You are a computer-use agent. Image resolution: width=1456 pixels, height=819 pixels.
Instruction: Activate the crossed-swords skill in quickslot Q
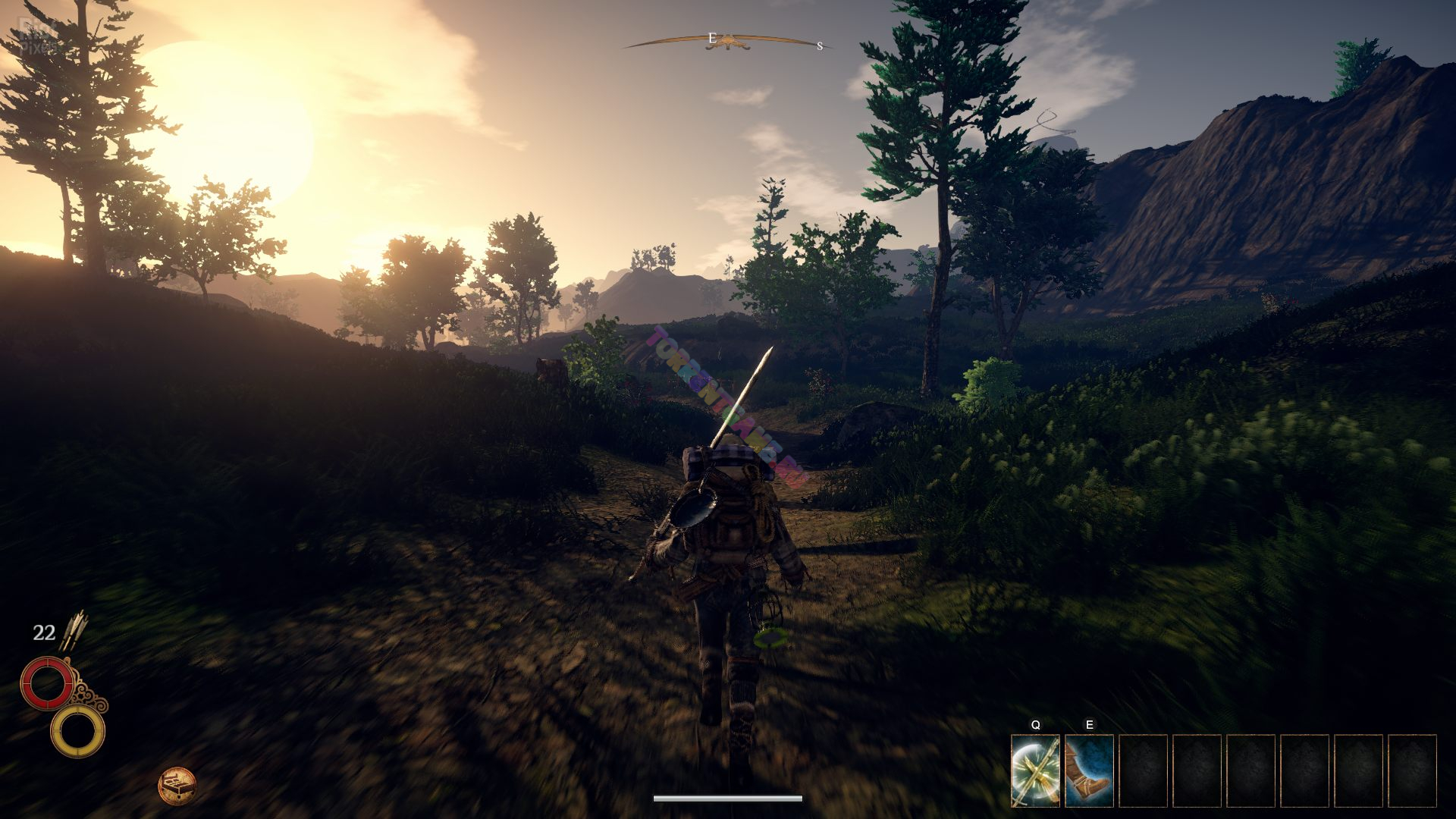(1035, 770)
